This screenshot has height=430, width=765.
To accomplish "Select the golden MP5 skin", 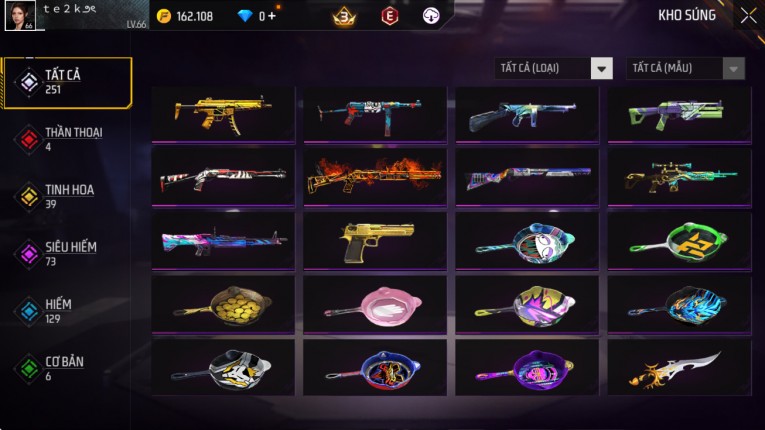I will tap(223, 113).
